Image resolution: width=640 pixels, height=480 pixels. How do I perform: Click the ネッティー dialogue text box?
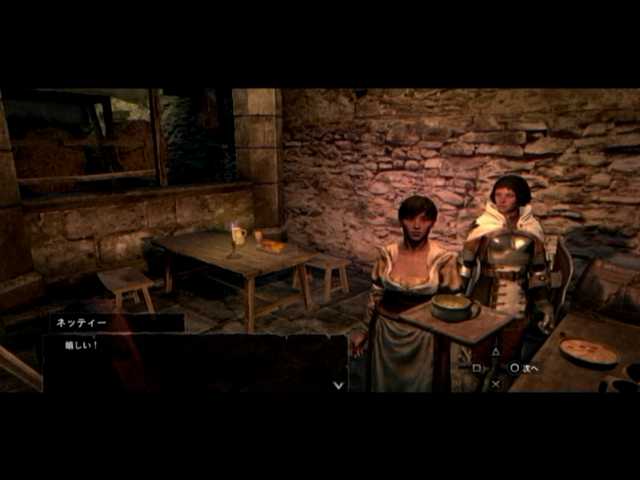[x=195, y=362]
